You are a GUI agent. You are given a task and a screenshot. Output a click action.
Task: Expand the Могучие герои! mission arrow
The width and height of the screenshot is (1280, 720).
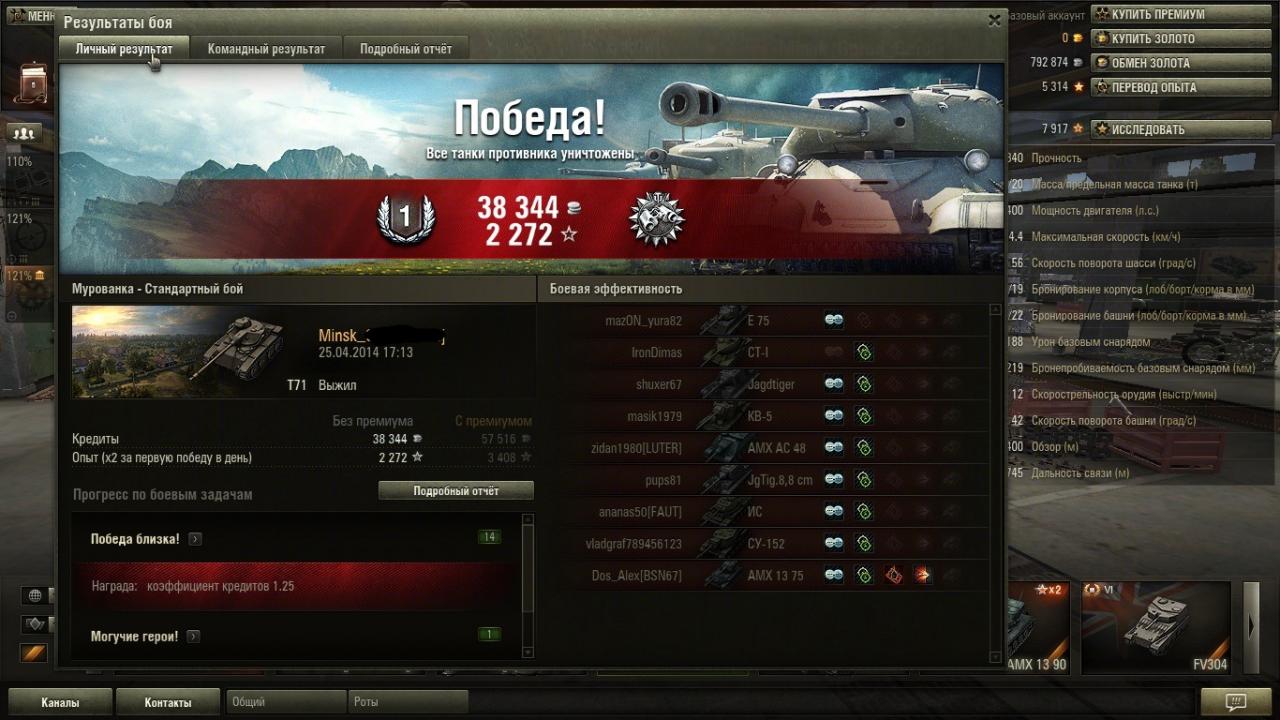tap(193, 637)
